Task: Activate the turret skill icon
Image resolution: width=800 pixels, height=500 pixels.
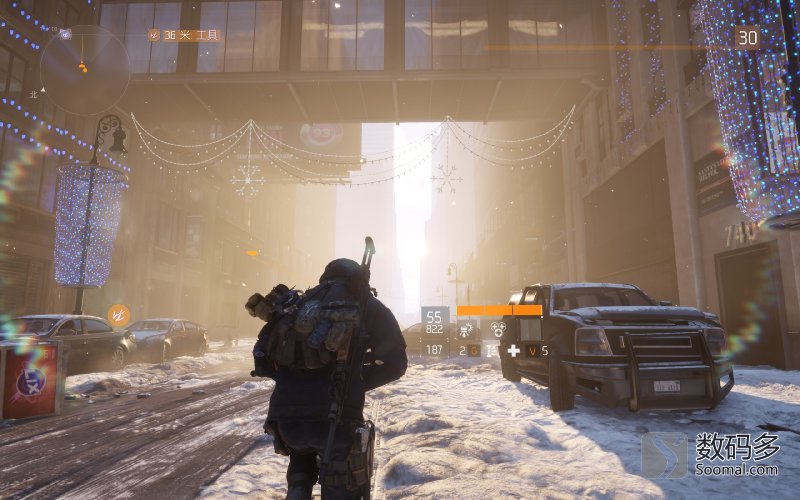Action: tap(467, 328)
